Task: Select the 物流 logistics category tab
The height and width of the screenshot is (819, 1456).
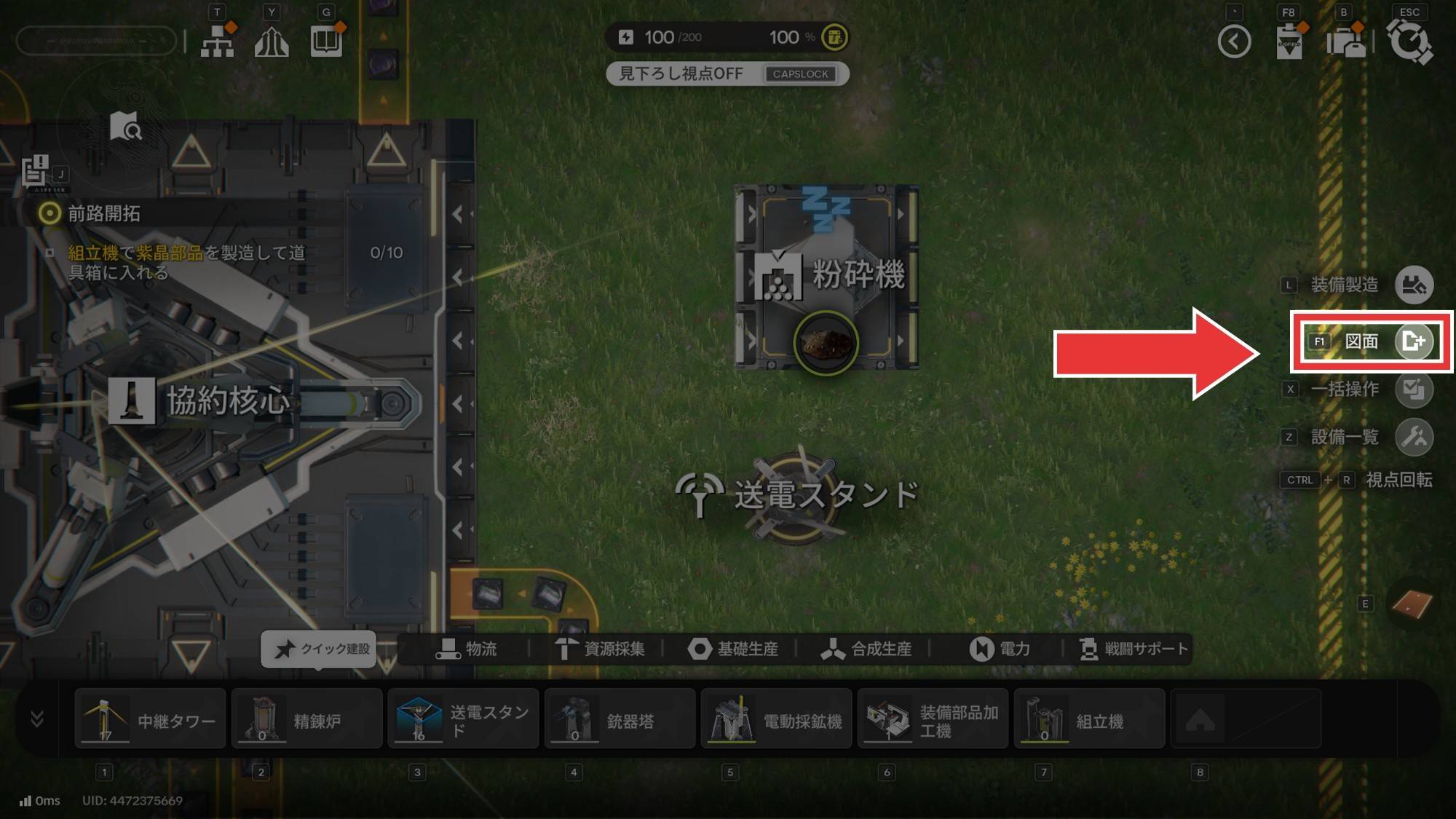Action: tap(467, 649)
